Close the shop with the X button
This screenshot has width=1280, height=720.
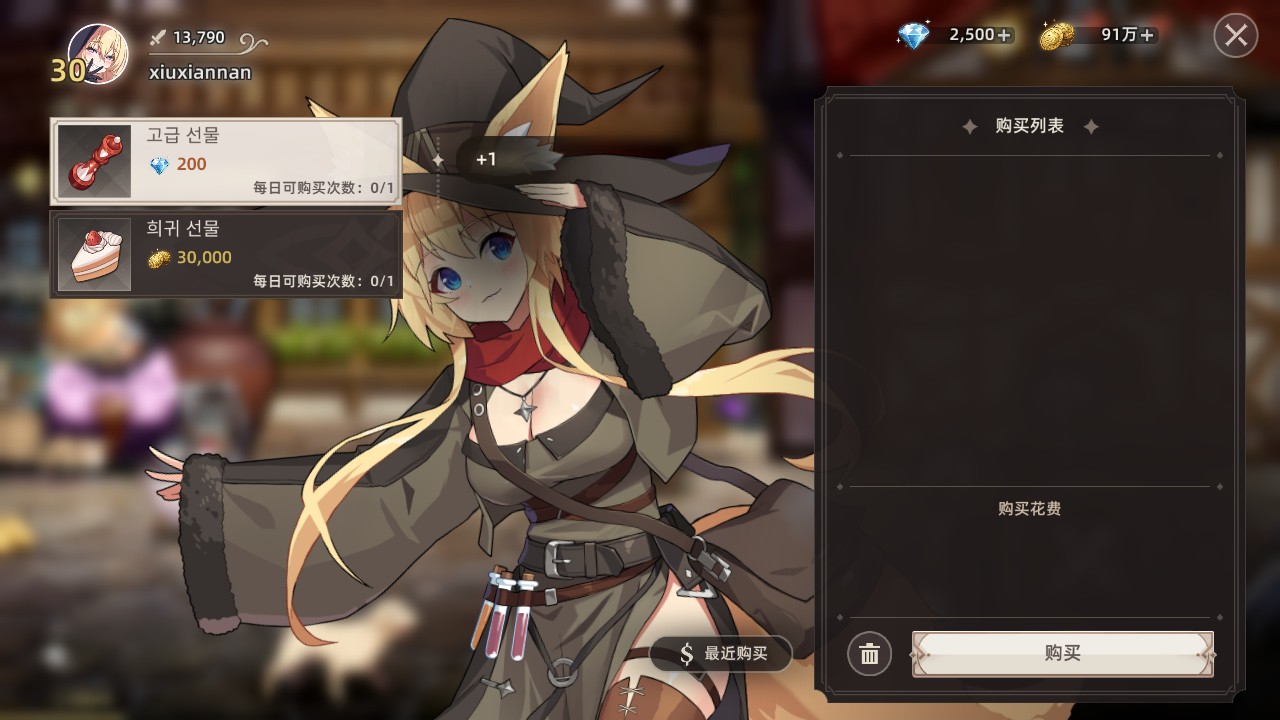[x=1234, y=33]
